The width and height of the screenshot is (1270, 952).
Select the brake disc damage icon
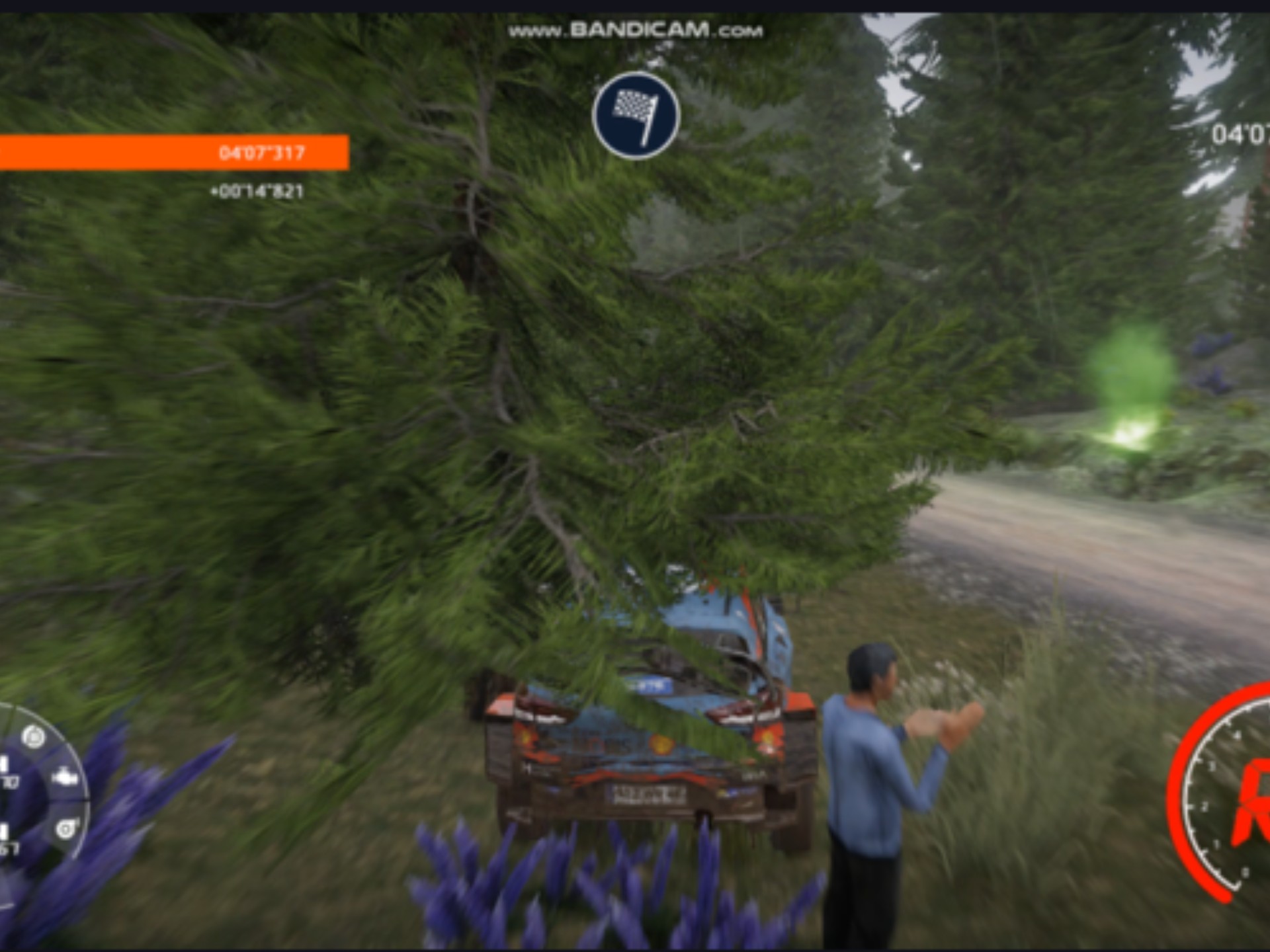(x=34, y=736)
